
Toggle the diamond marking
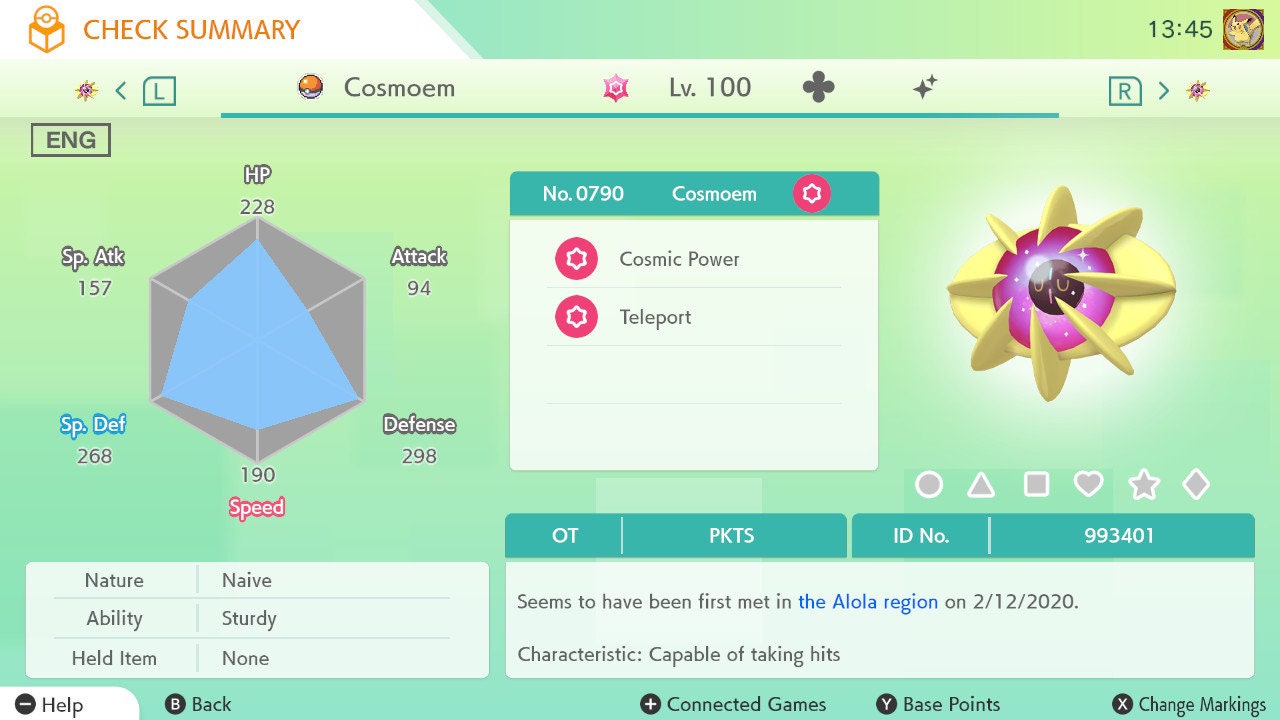click(x=1196, y=485)
